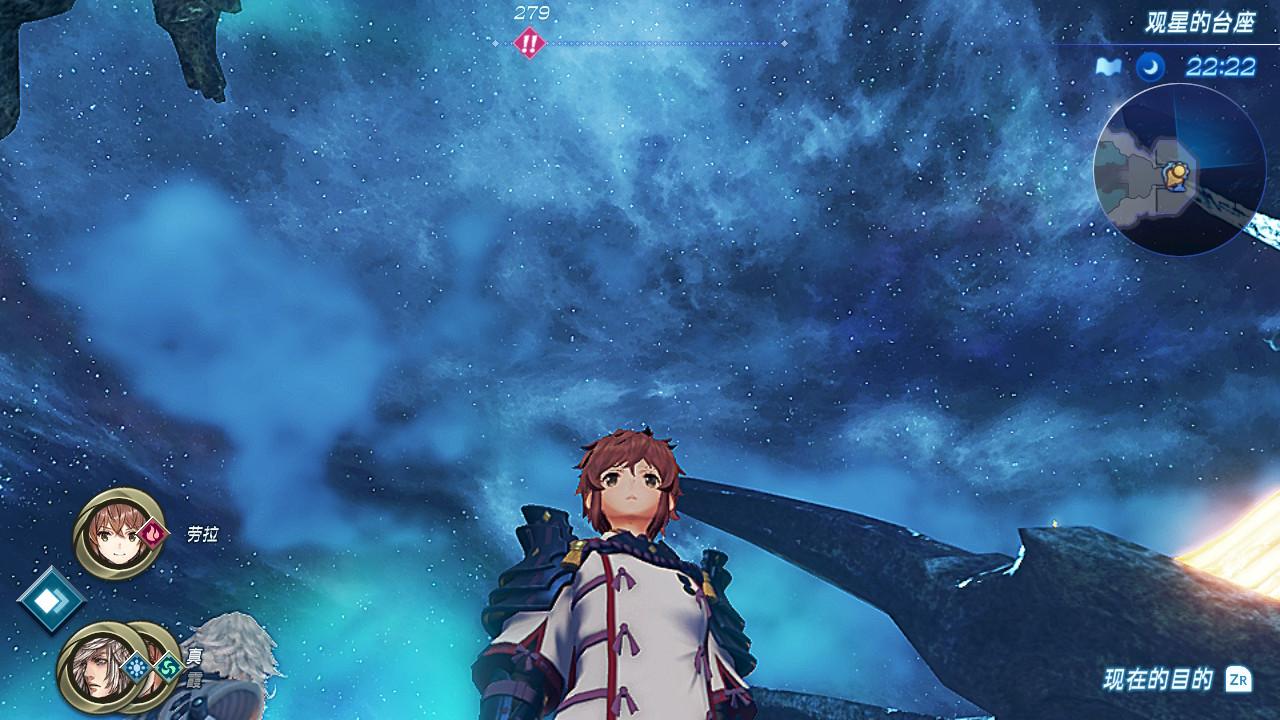This screenshot has height=720, width=1280.
Task: Click the pink quest marker on the compass
Action: point(528,43)
